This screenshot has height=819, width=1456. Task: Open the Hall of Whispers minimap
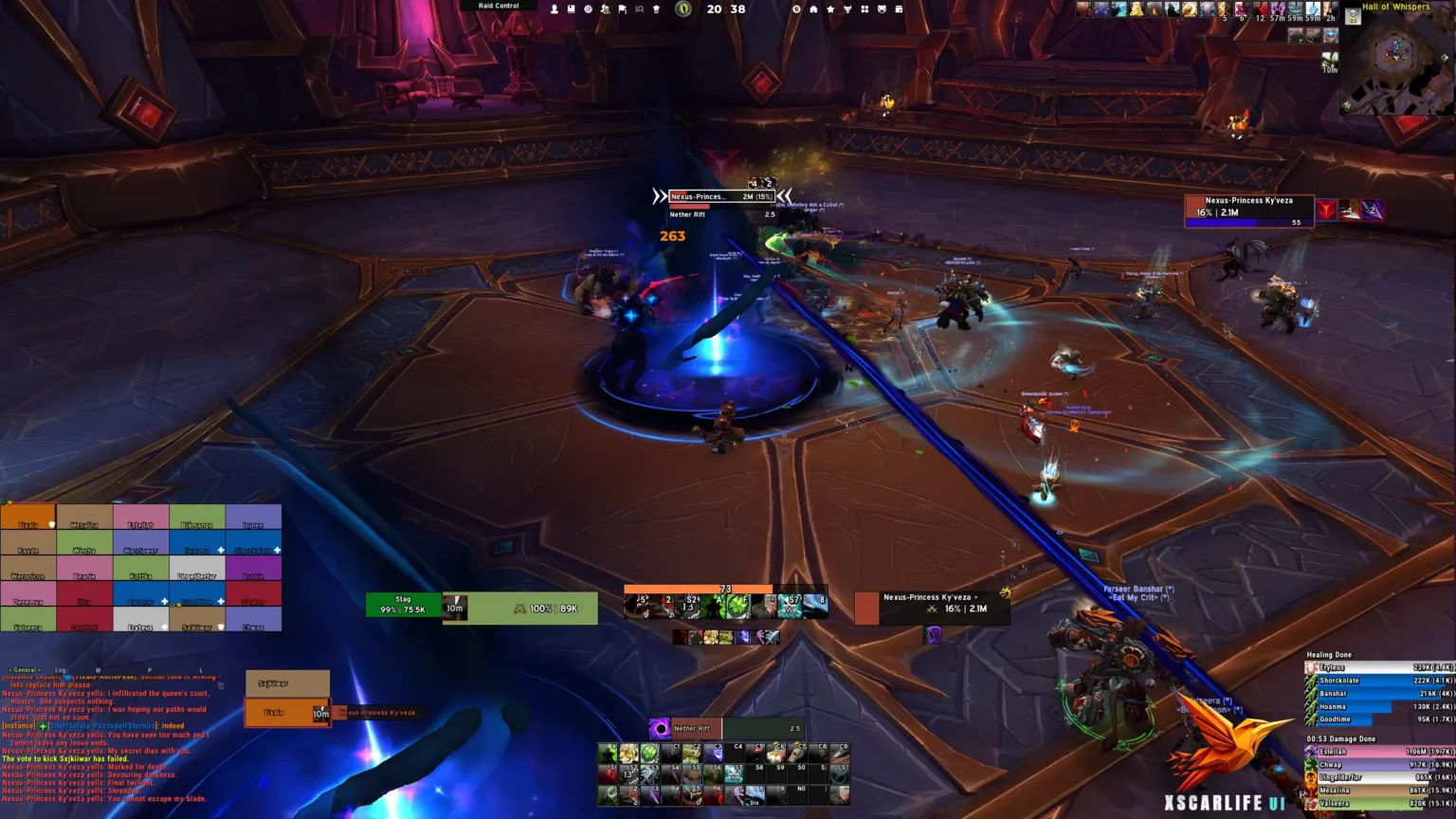tap(1396, 59)
